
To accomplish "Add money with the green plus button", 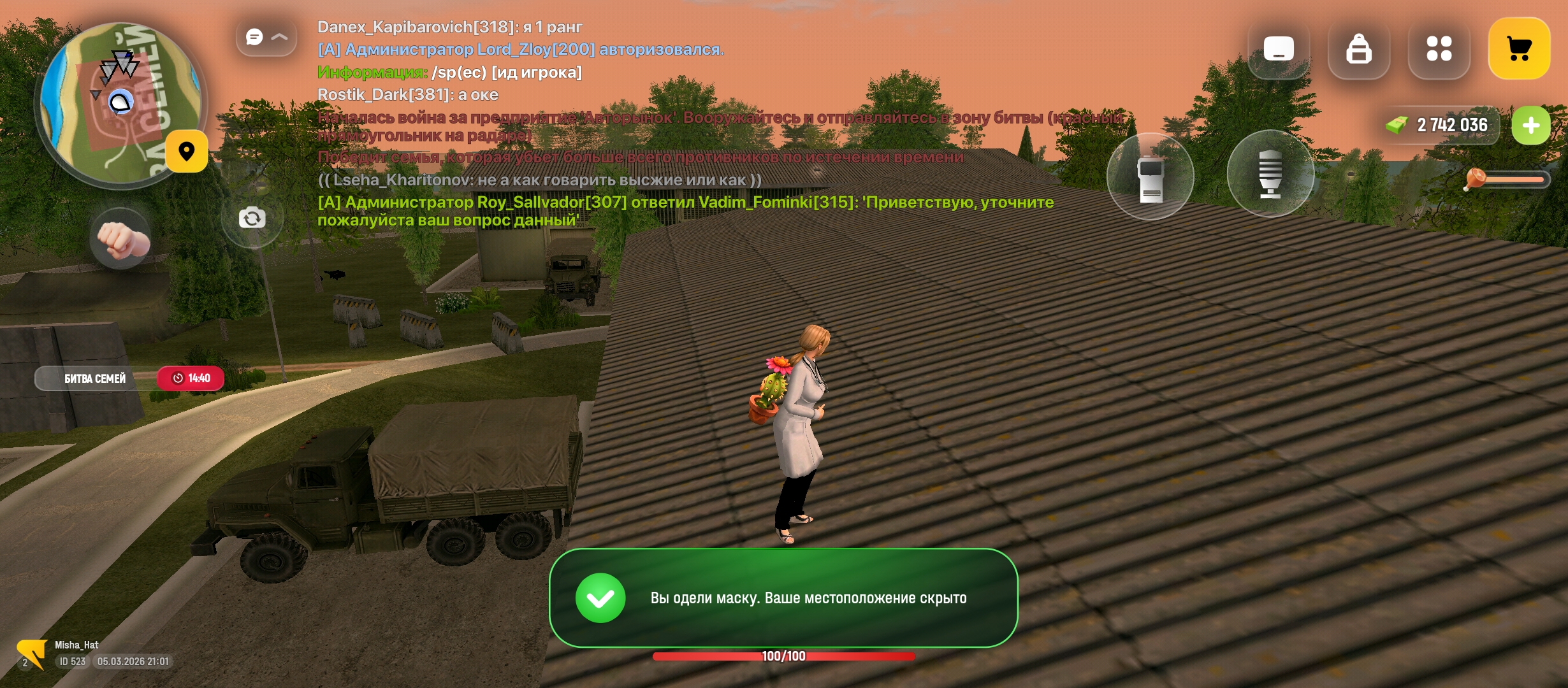I will pyautogui.click(x=1530, y=125).
